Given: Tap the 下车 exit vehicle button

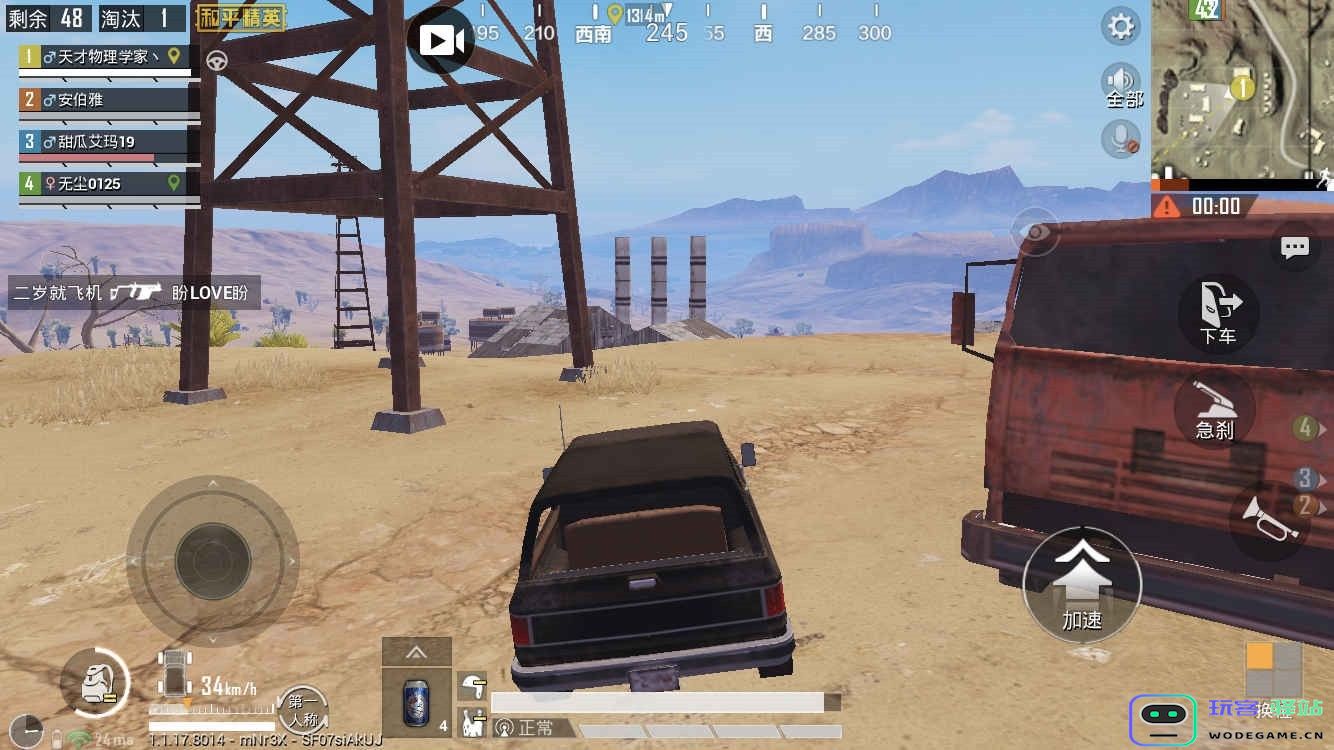Looking at the screenshot, I should coord(1218,313).
